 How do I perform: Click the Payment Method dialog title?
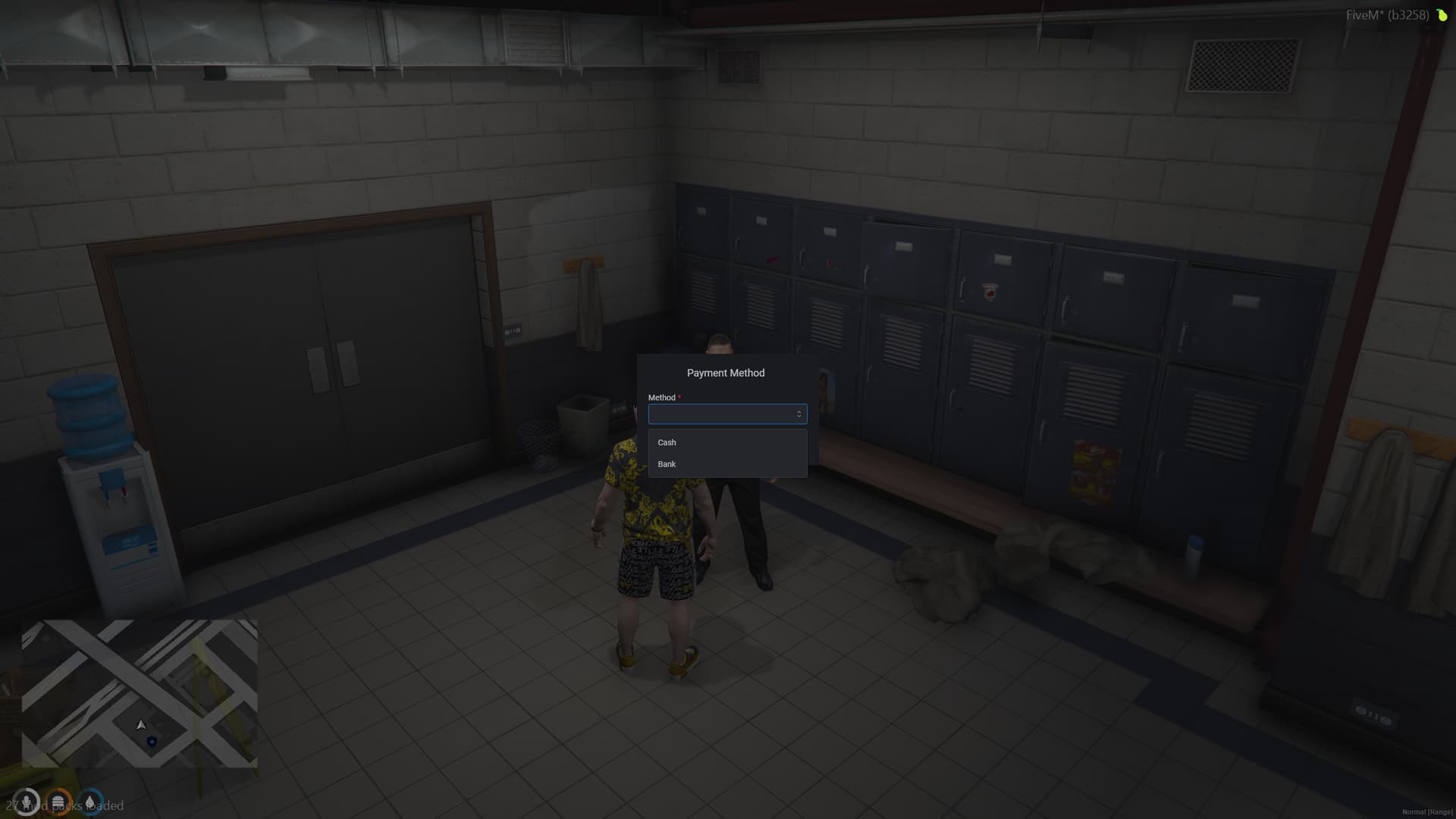click(726, 372)
